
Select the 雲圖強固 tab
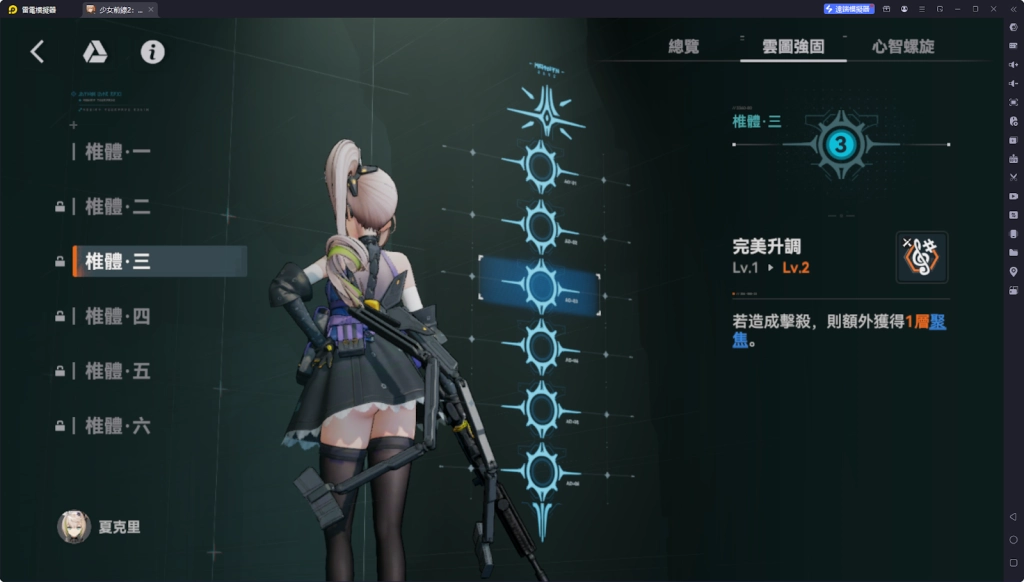[x=793, y=46]
